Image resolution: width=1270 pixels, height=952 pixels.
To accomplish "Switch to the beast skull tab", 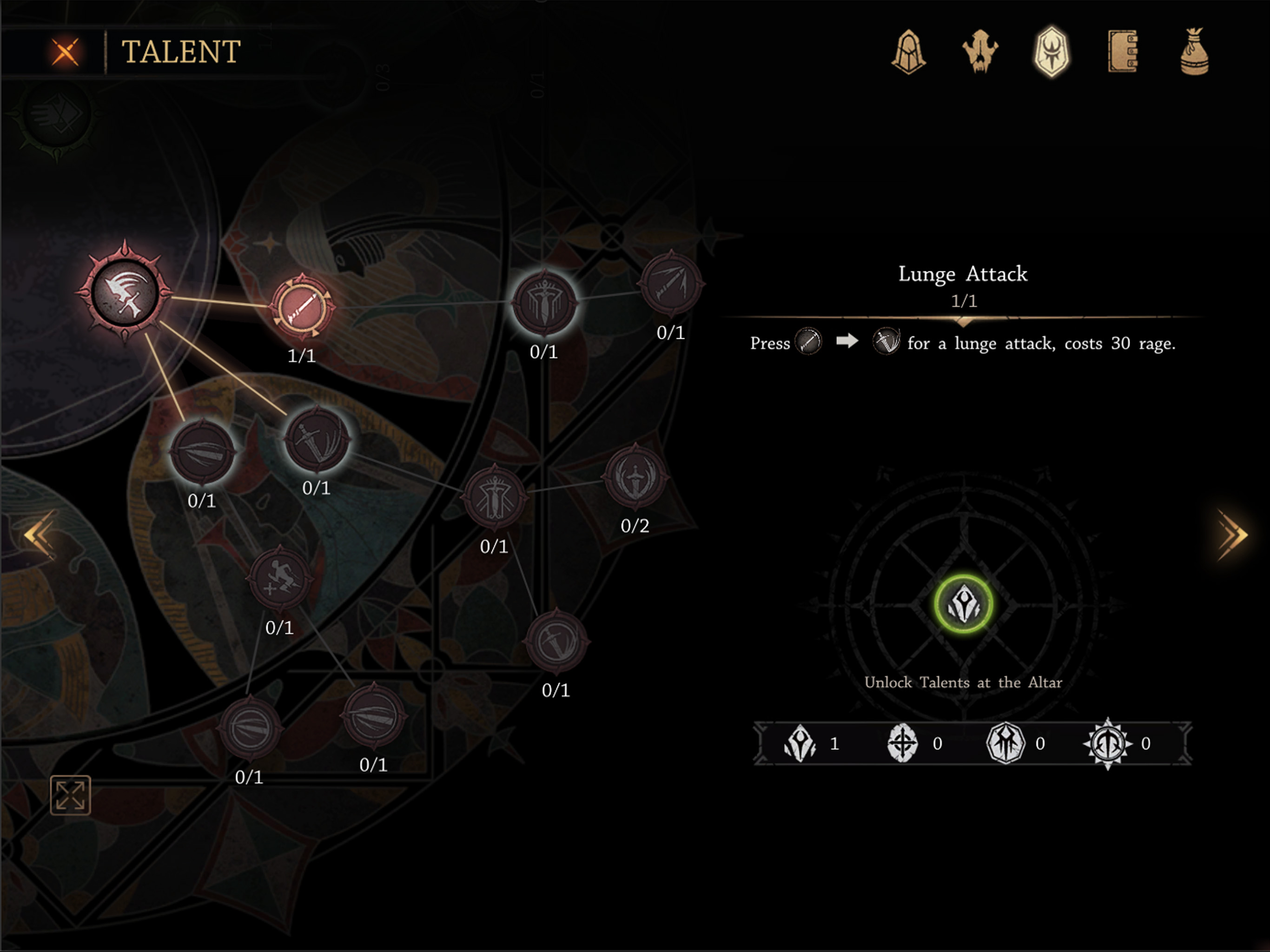I will tap(980, 52).
